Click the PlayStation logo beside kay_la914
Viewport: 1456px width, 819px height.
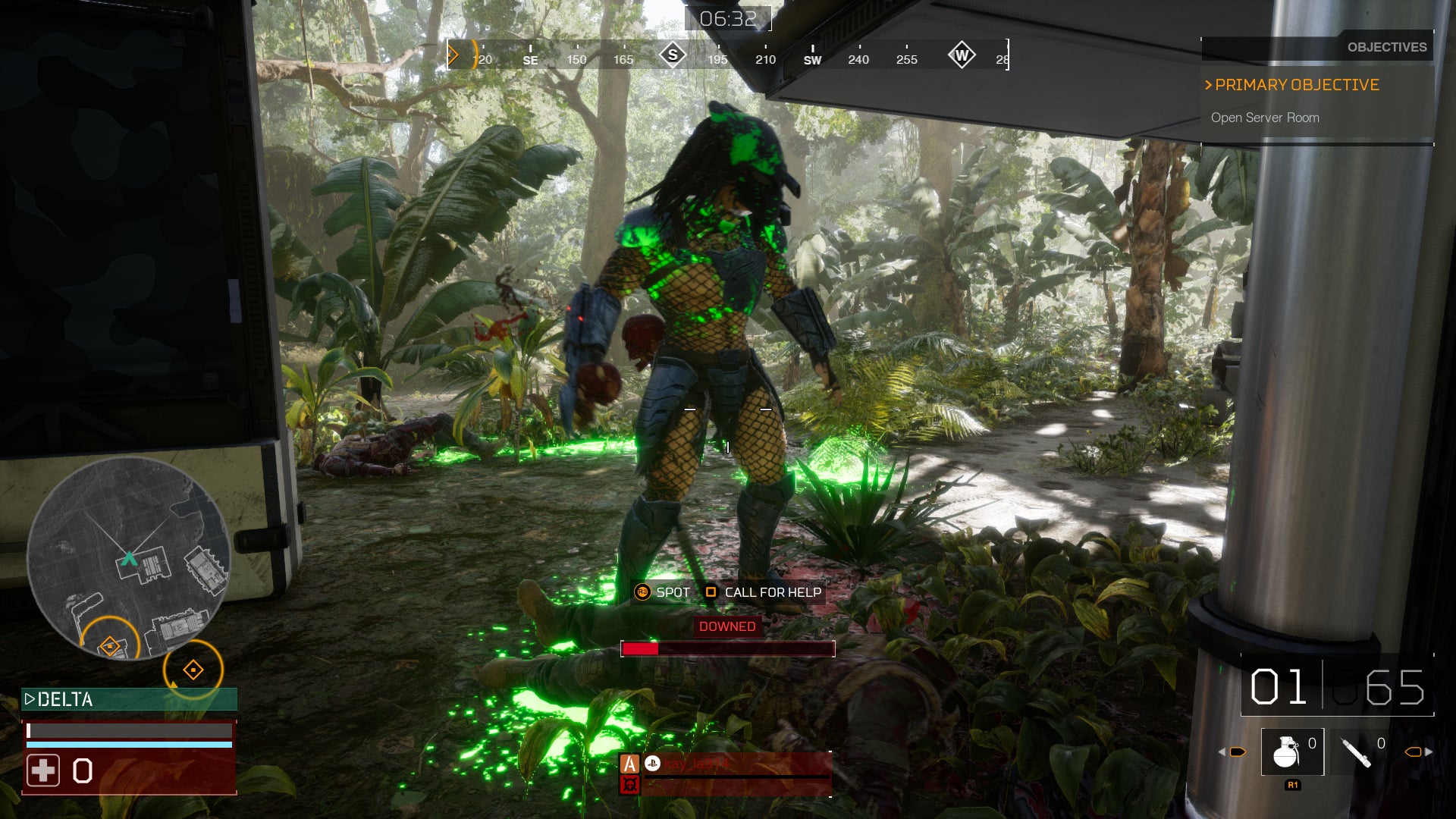pyautogui.click(x=653, y=764)
